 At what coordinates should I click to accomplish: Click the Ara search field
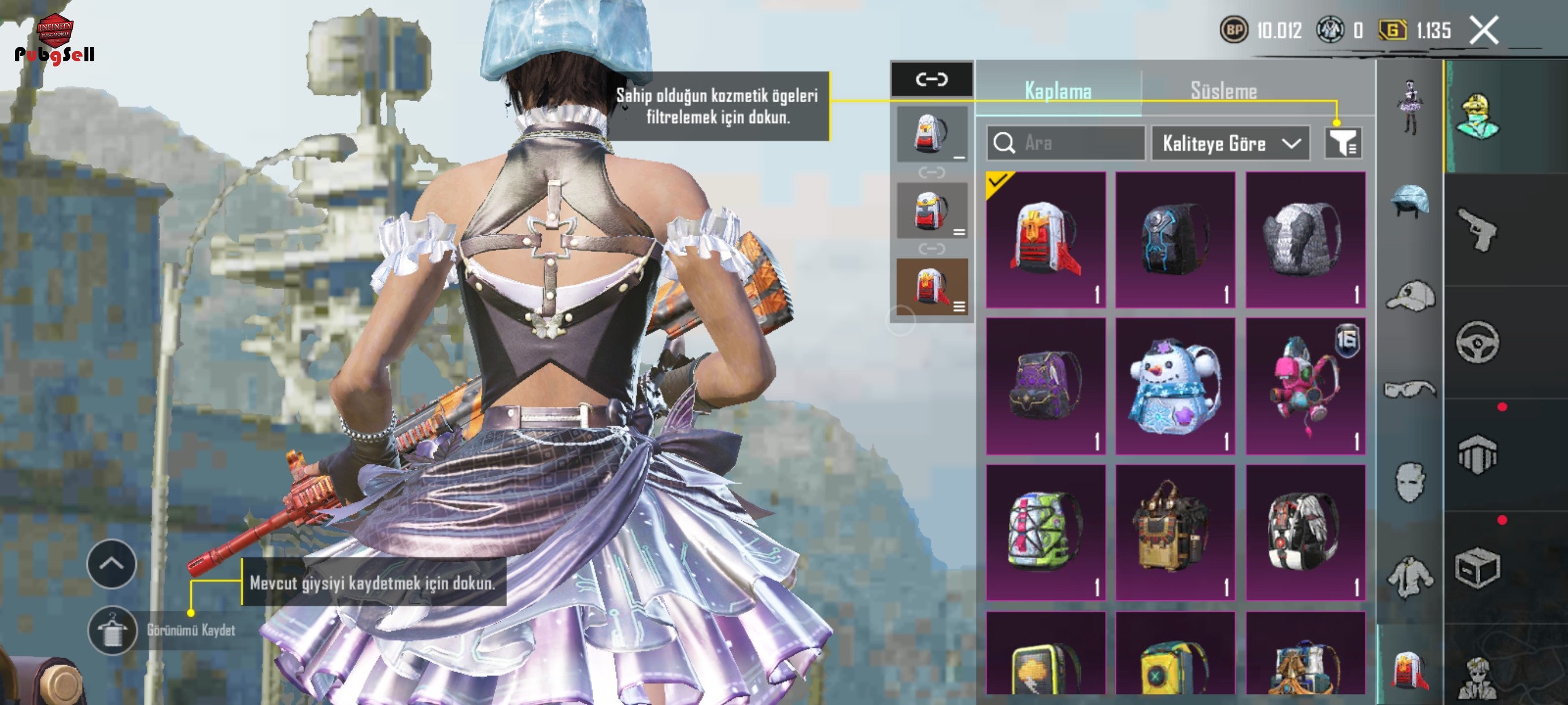click(x=1065, y=143)
